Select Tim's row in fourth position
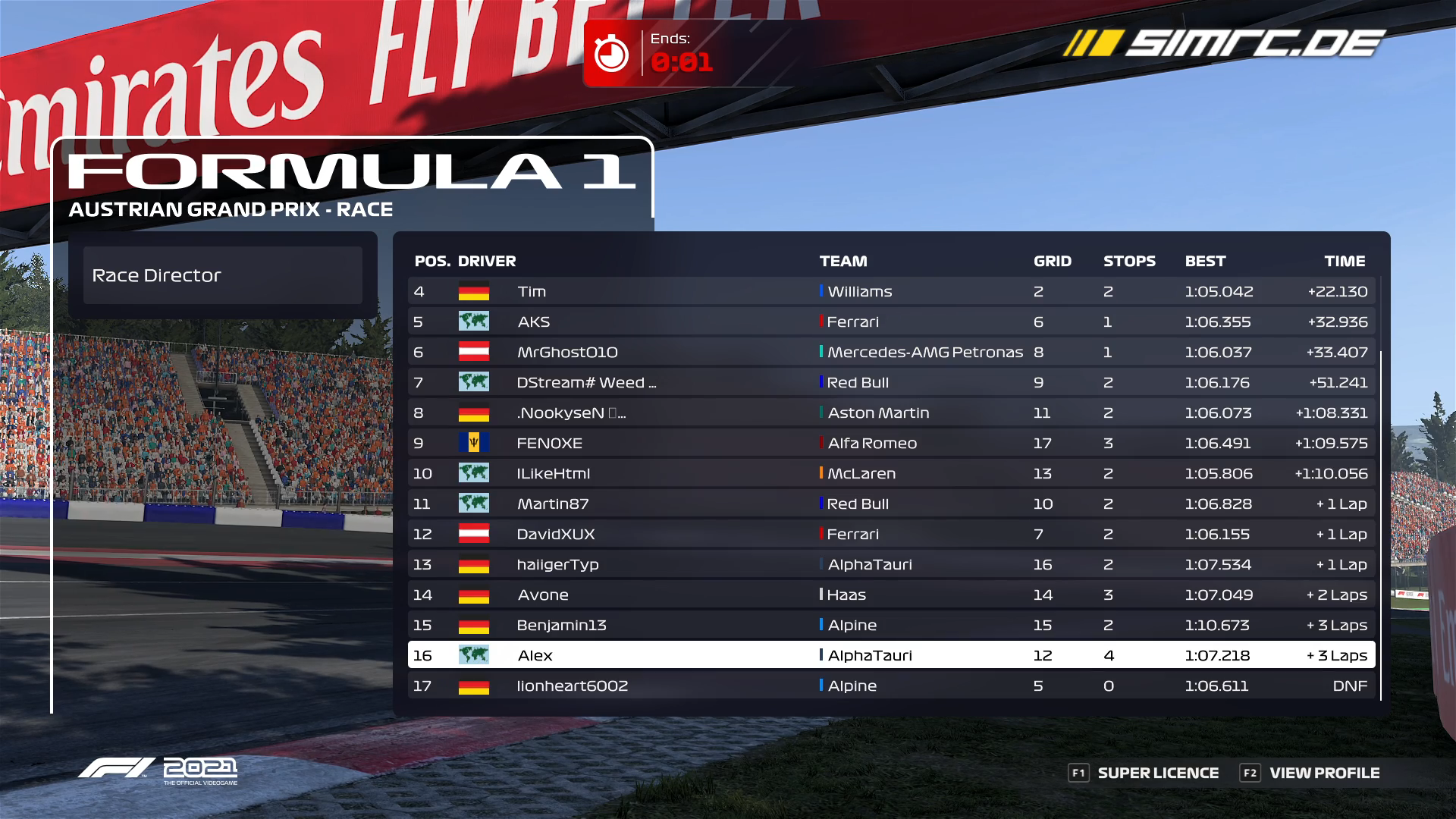1456x819 pixels. [x=891, y=291]
